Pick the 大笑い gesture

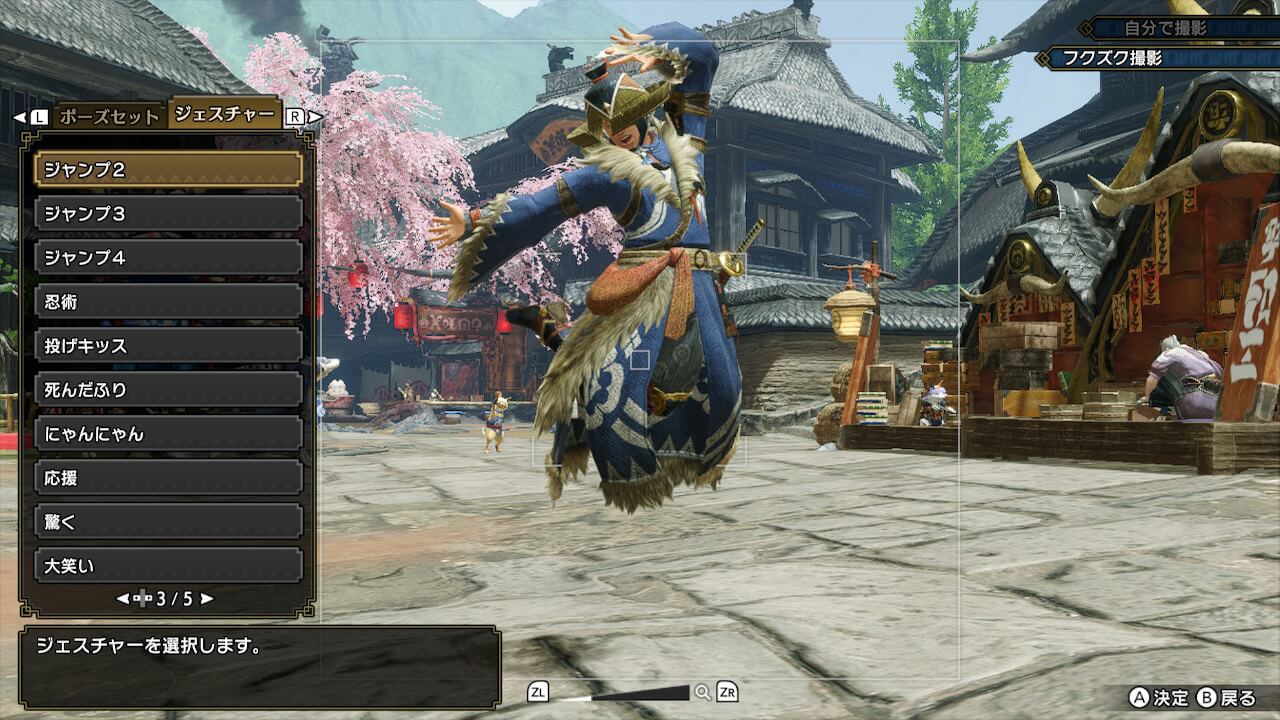(168, 565)
